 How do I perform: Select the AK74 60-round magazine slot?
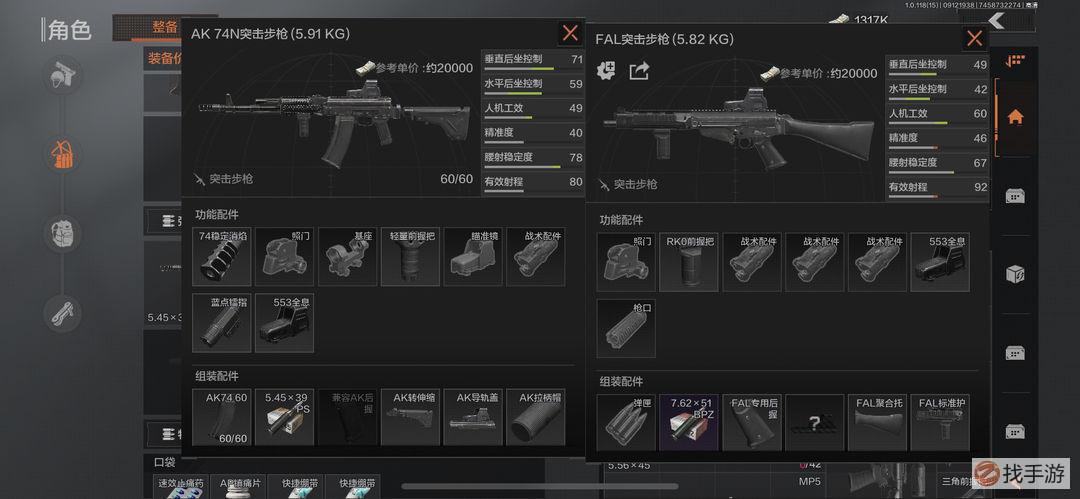click(222, 417)
